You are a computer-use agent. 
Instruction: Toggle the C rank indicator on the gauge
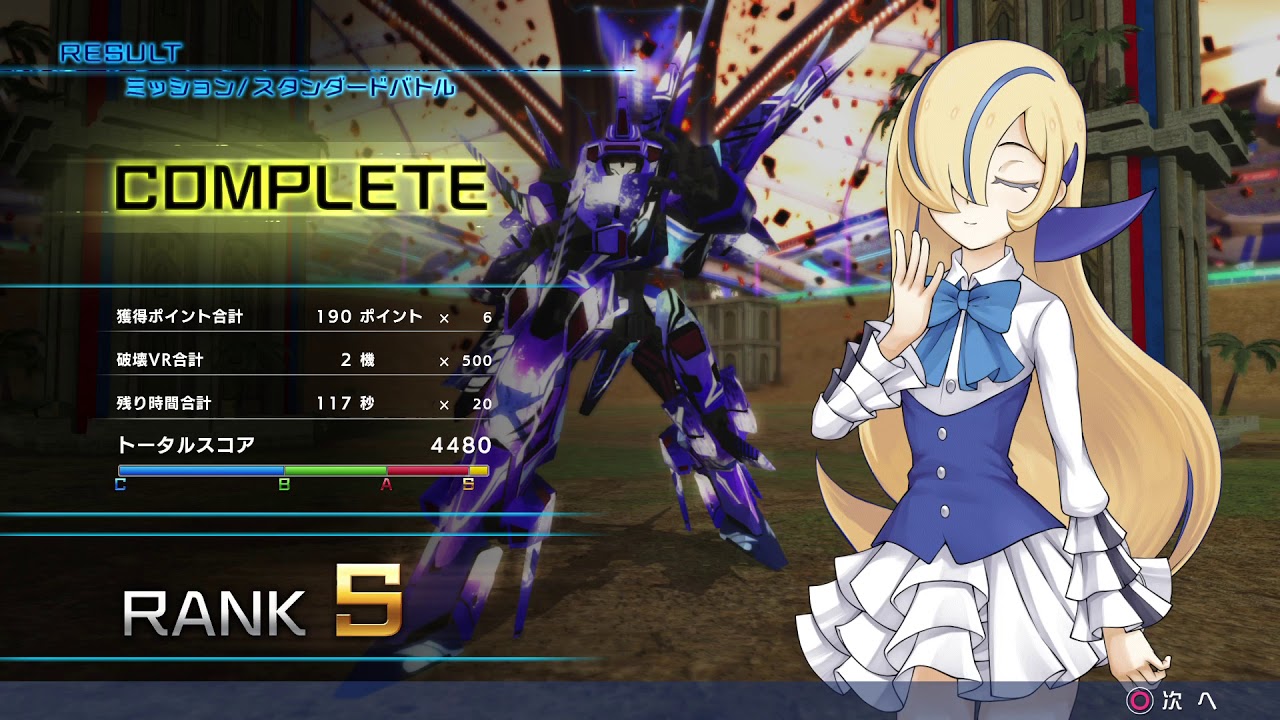(120, 486)
